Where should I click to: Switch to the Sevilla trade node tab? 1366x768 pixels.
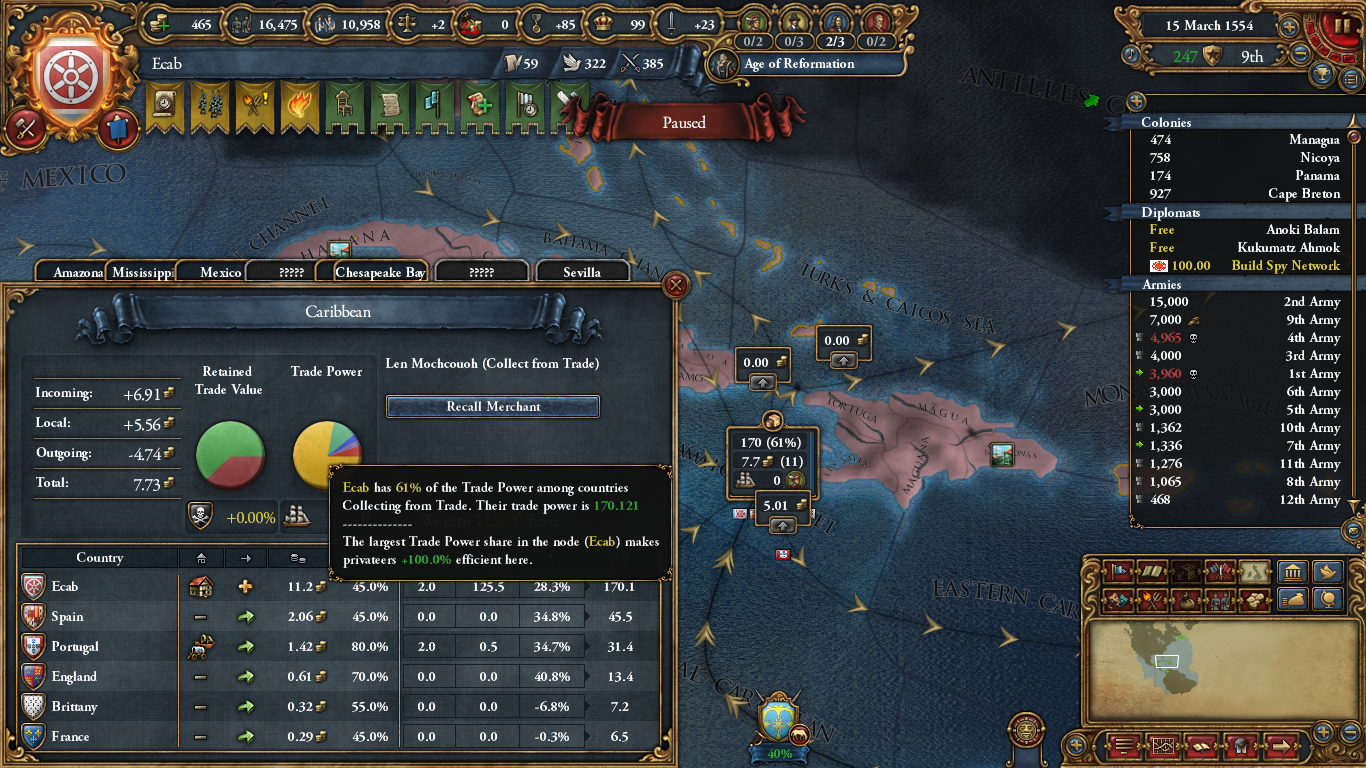click(584, 270)
